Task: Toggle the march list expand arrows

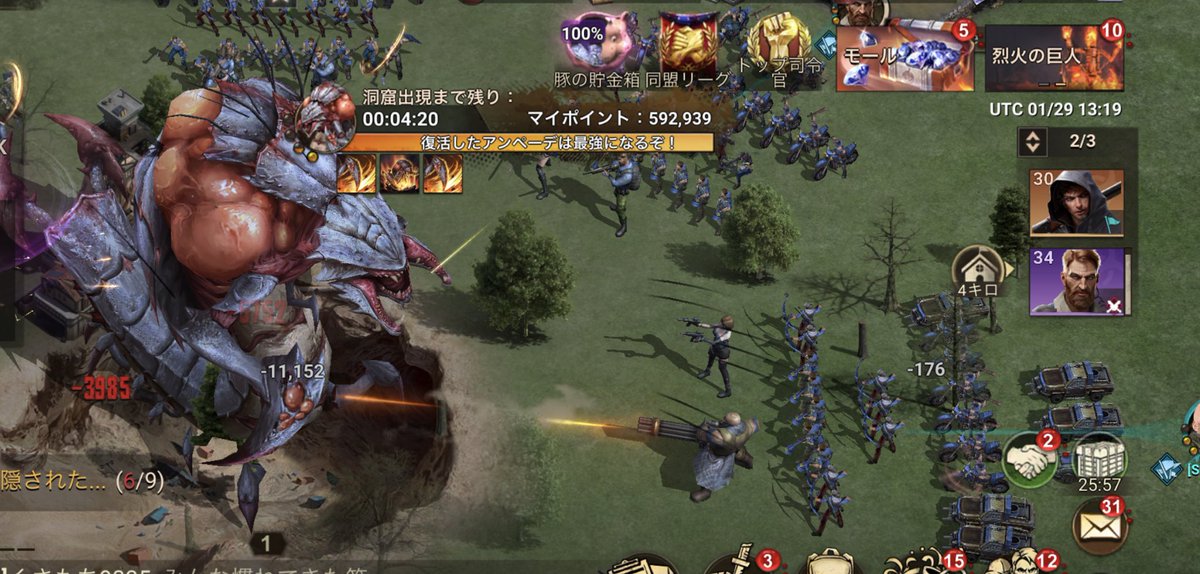Action: click(x=1032, y=142)
